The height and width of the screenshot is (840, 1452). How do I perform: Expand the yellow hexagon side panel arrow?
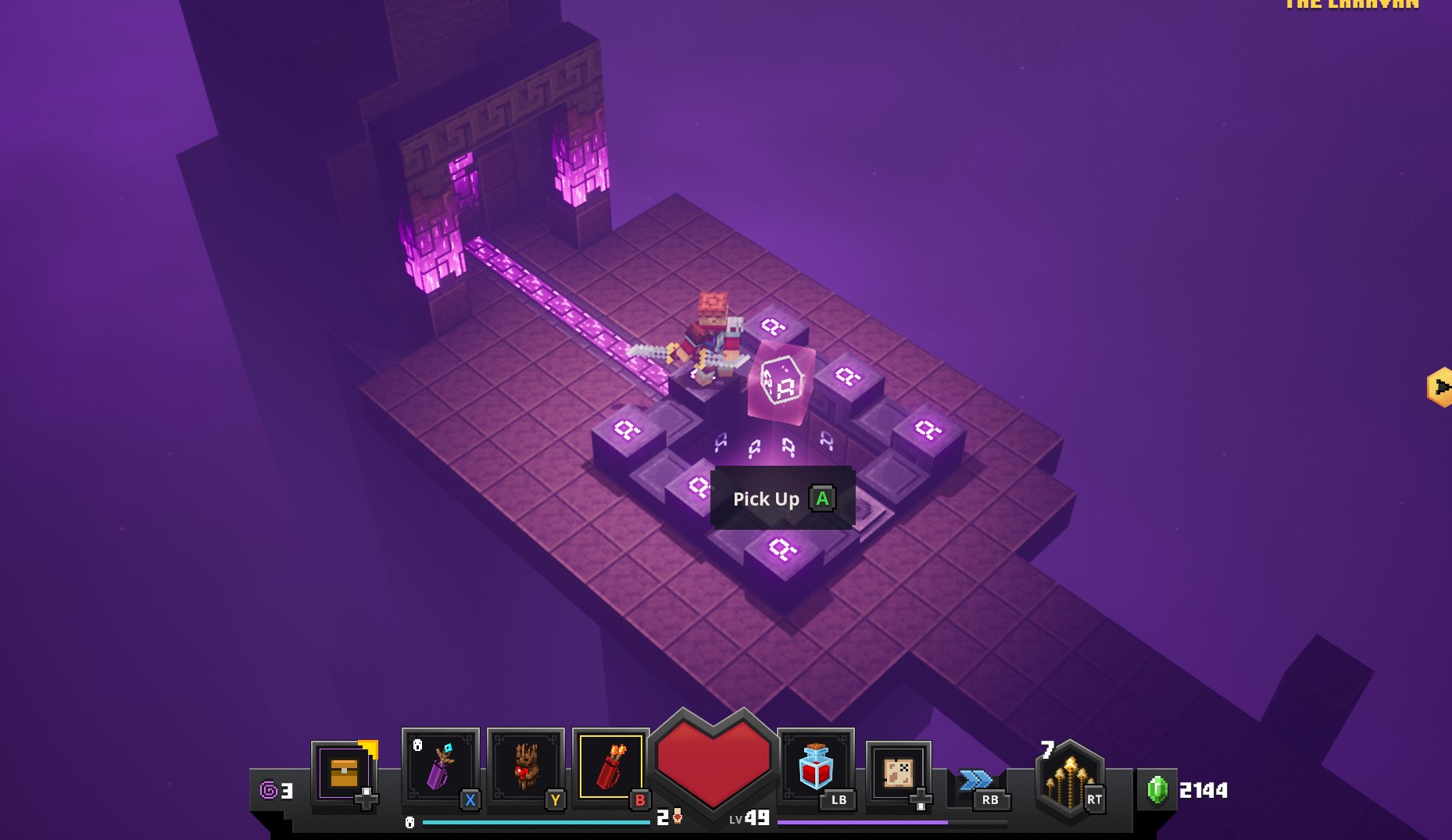click(x=1440, y=387)
